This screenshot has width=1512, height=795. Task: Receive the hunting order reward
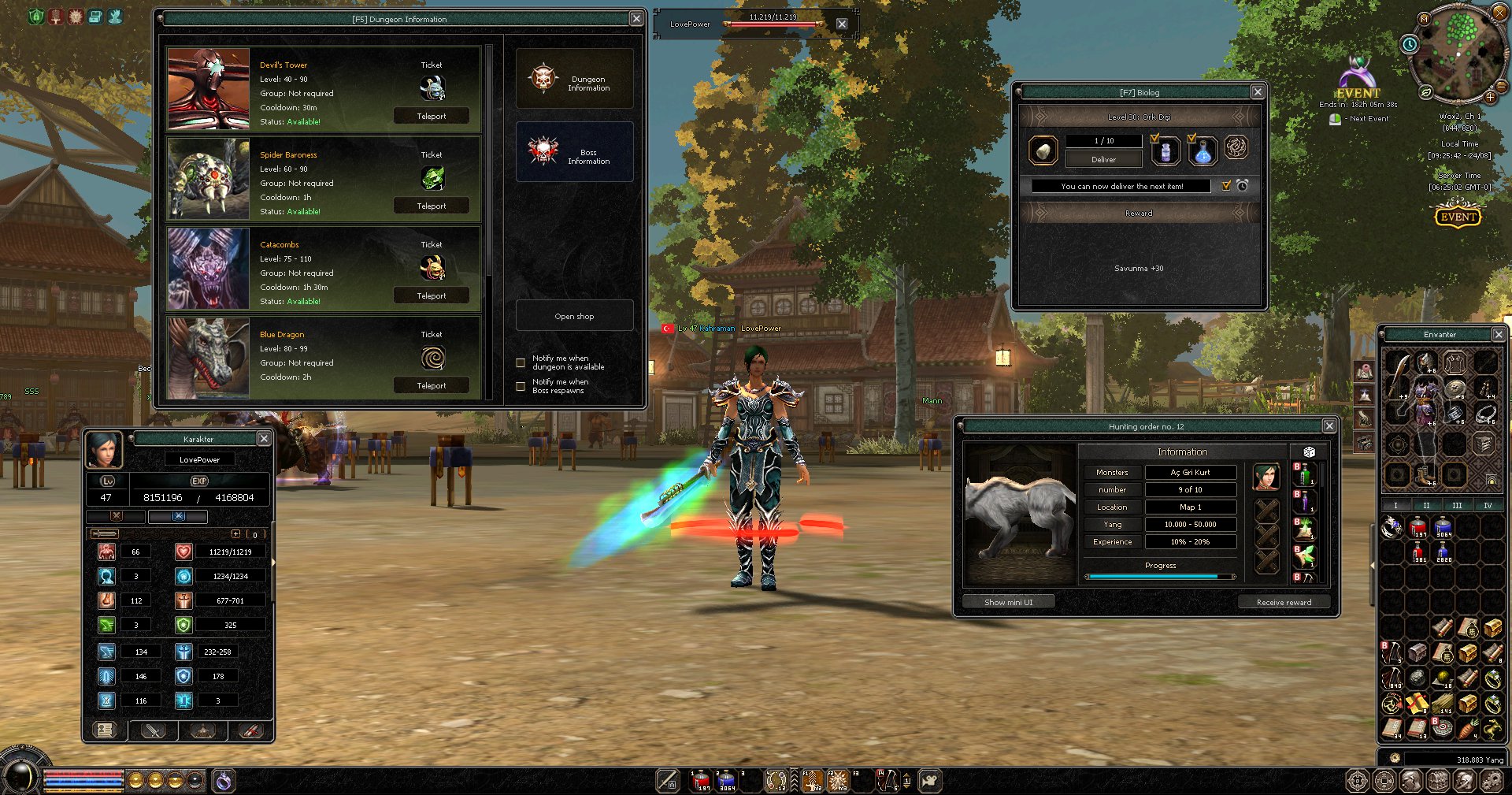coord(1284,602)
